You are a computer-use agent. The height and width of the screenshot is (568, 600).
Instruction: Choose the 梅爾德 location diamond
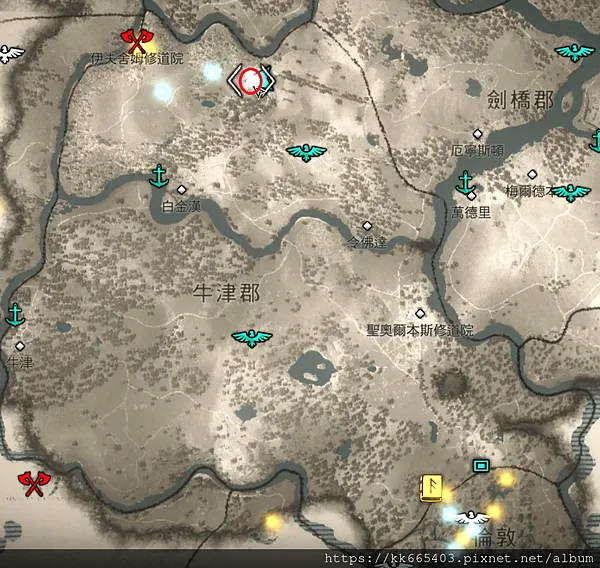pos(532,174)
